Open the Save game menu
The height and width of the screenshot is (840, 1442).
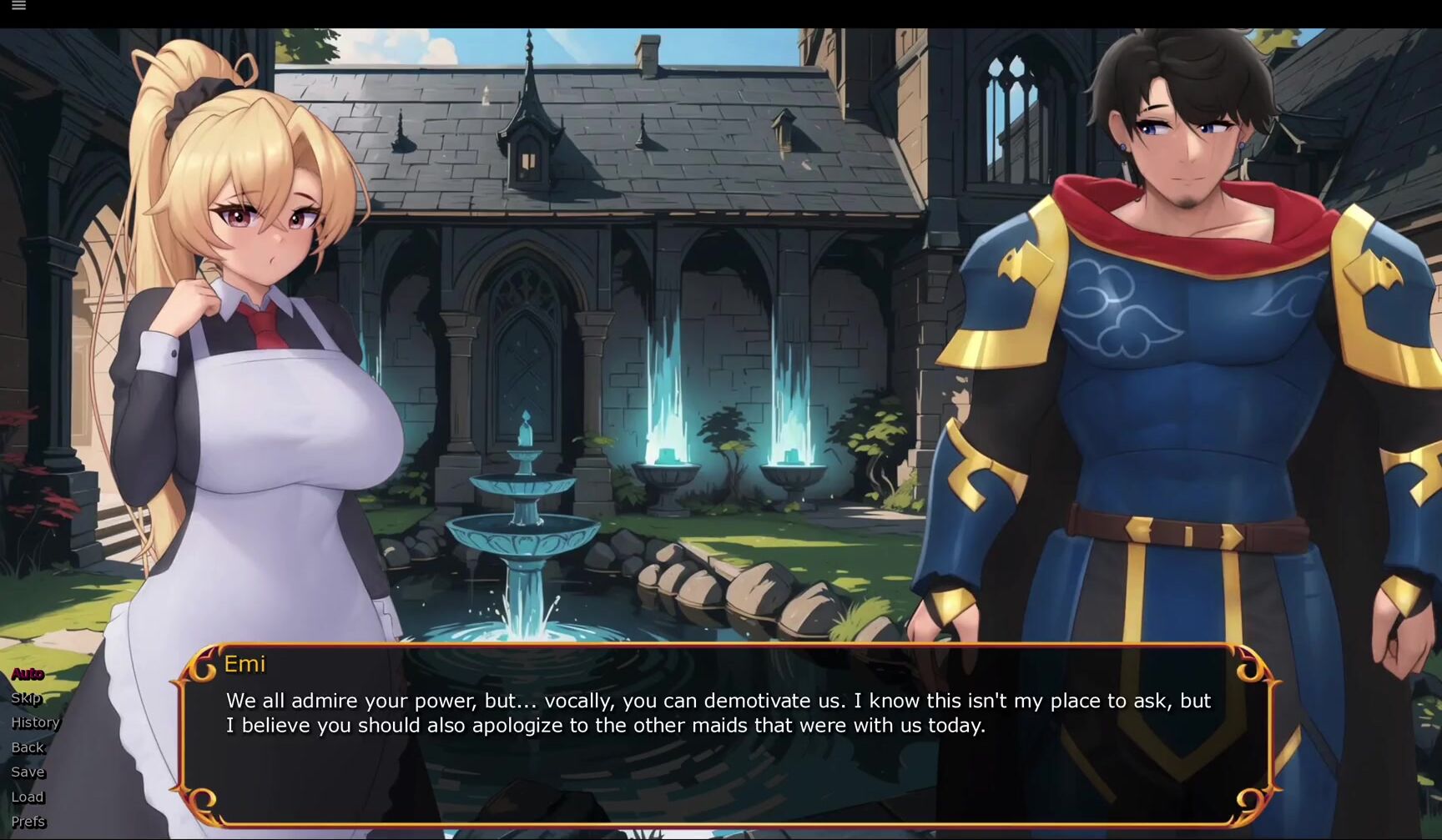click(x=28, y=772)
